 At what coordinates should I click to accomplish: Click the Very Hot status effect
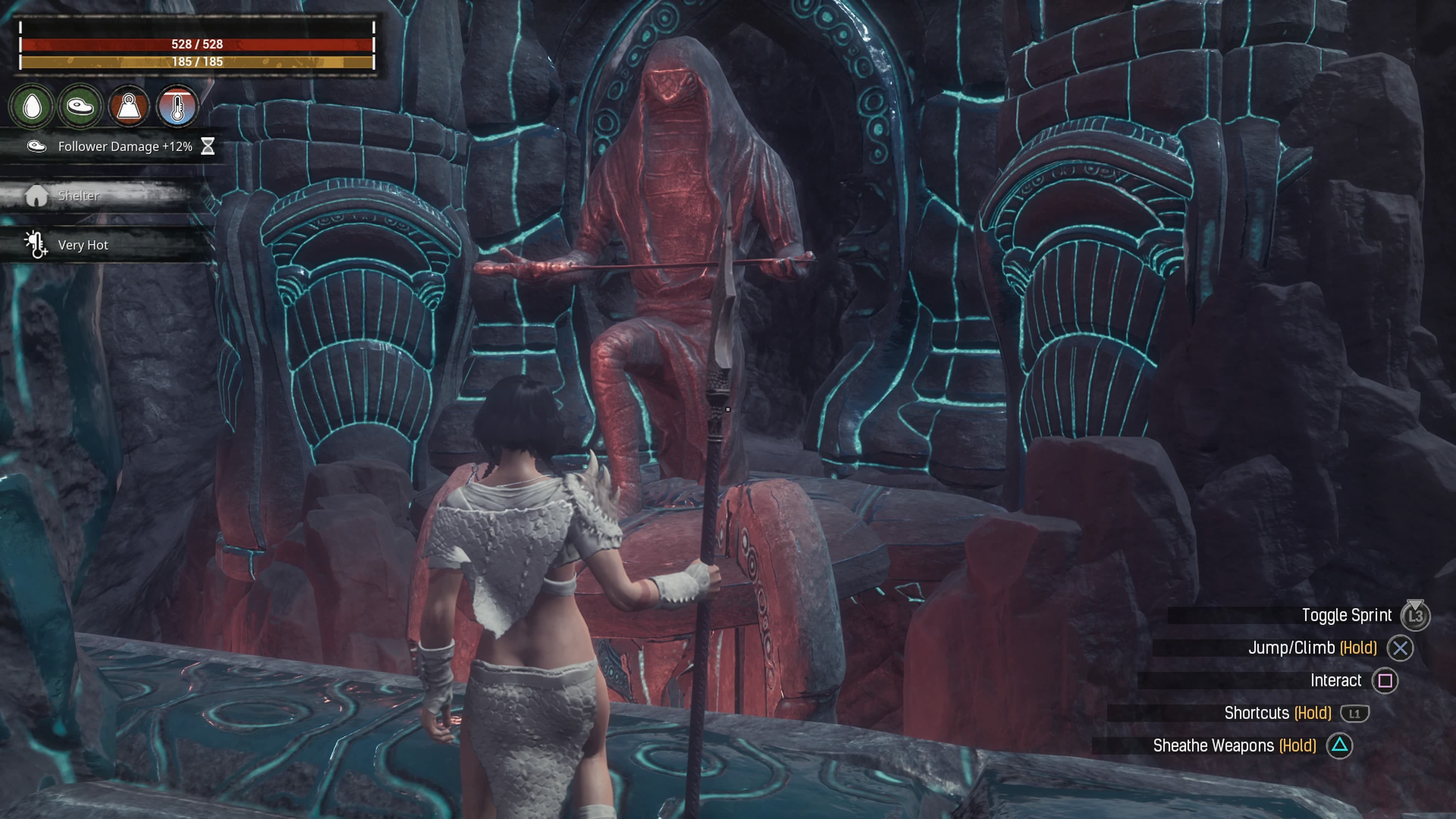[83, 245]
